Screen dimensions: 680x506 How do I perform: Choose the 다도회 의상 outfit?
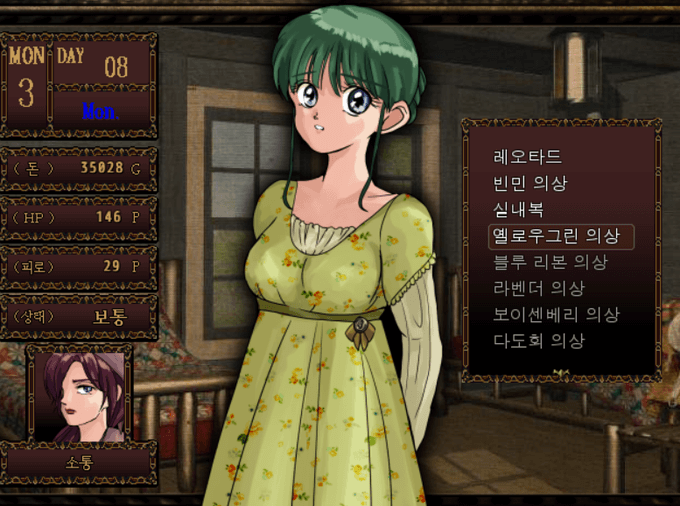538,340
